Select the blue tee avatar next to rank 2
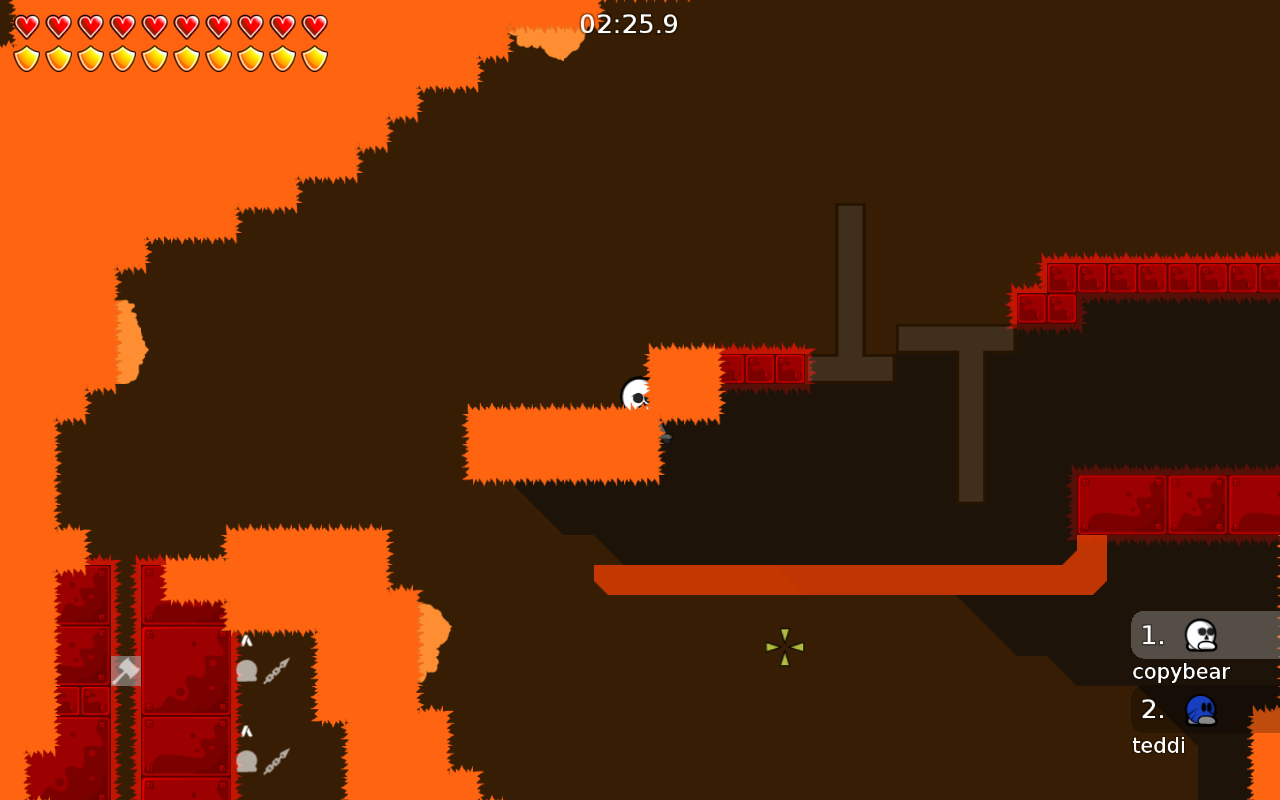The width and height of the screenshot is (1280, 800). (x=1199, y=708)
